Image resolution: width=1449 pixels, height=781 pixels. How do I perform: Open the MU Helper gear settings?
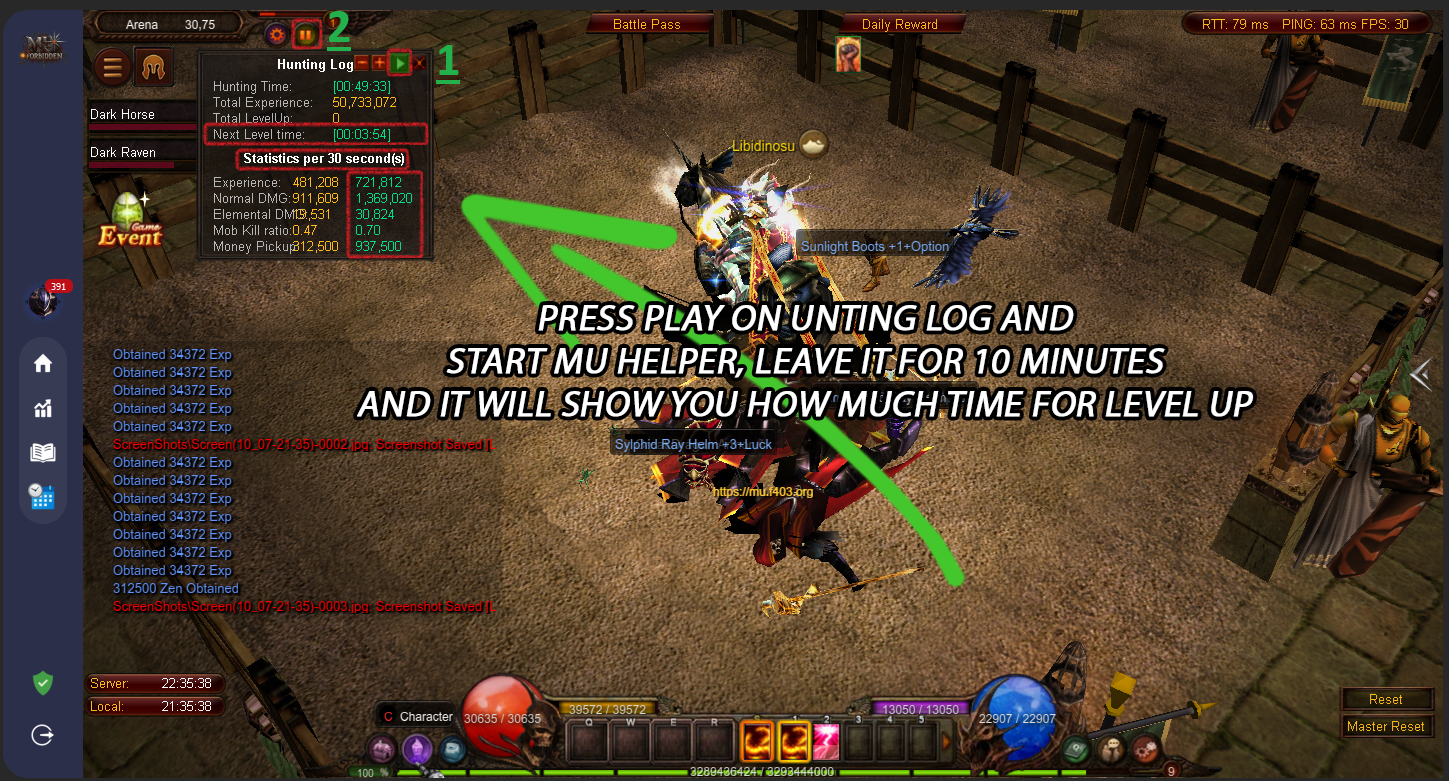tap(277, 35)
